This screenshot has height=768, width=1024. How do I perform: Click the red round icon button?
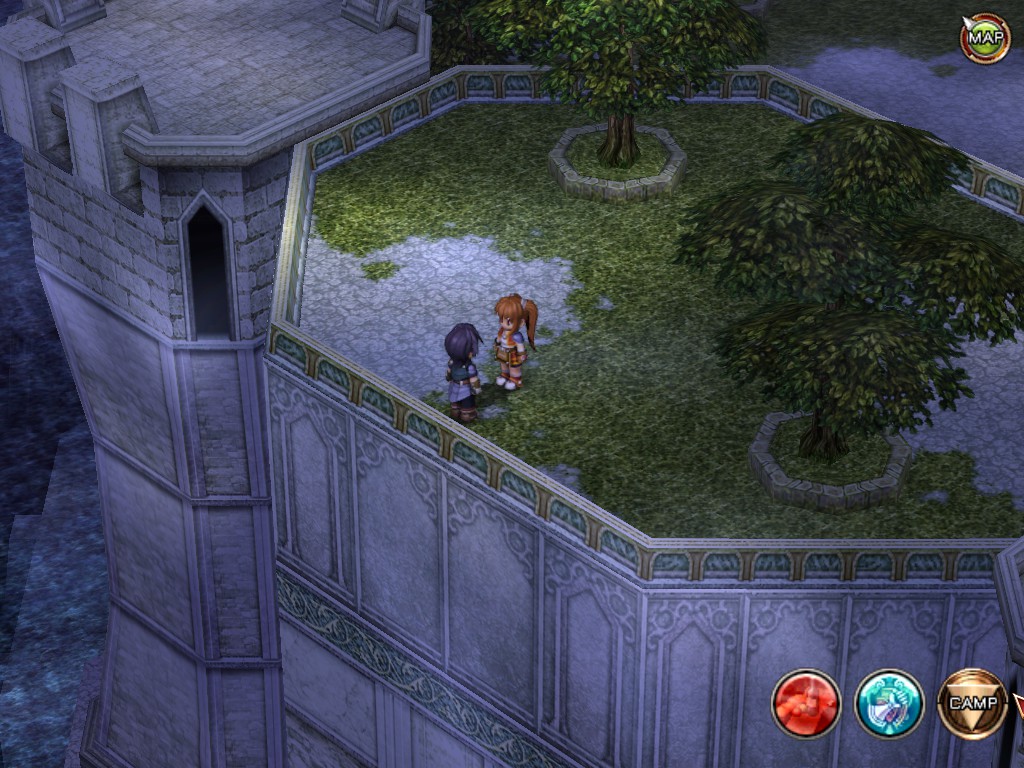(806, 703)
